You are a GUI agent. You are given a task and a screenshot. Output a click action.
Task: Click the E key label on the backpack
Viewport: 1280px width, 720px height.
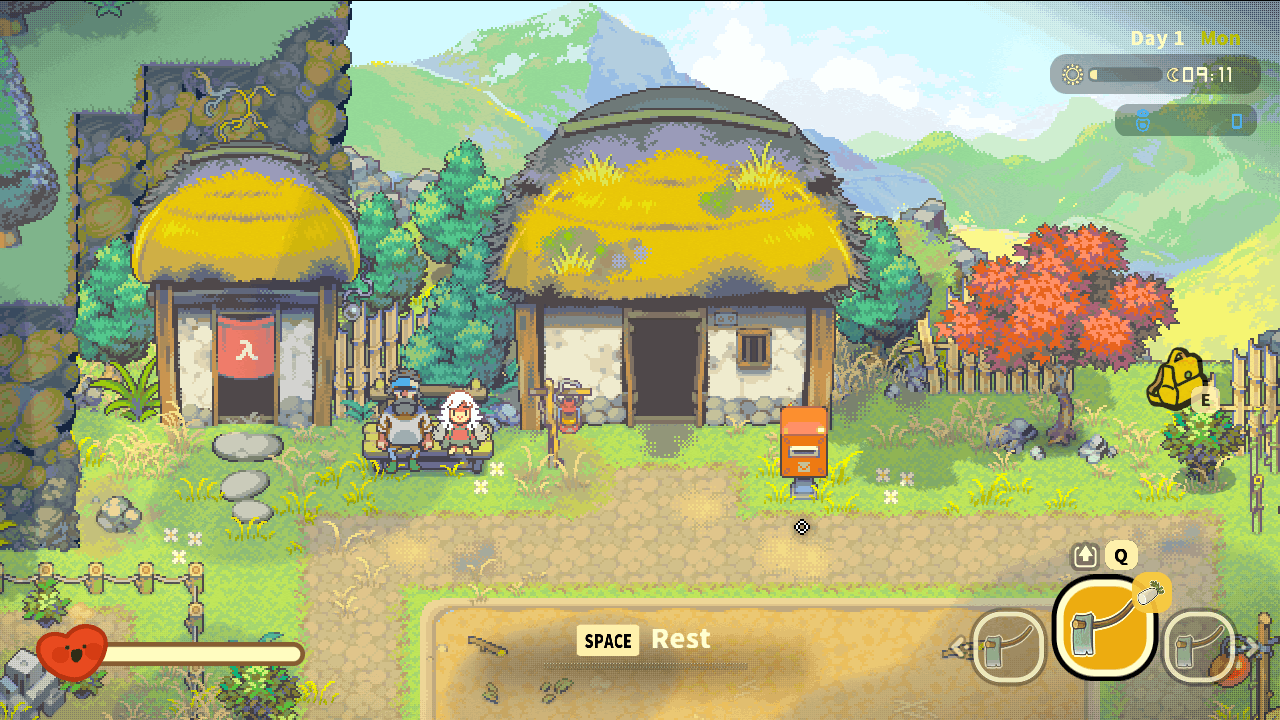[1206, 401]
